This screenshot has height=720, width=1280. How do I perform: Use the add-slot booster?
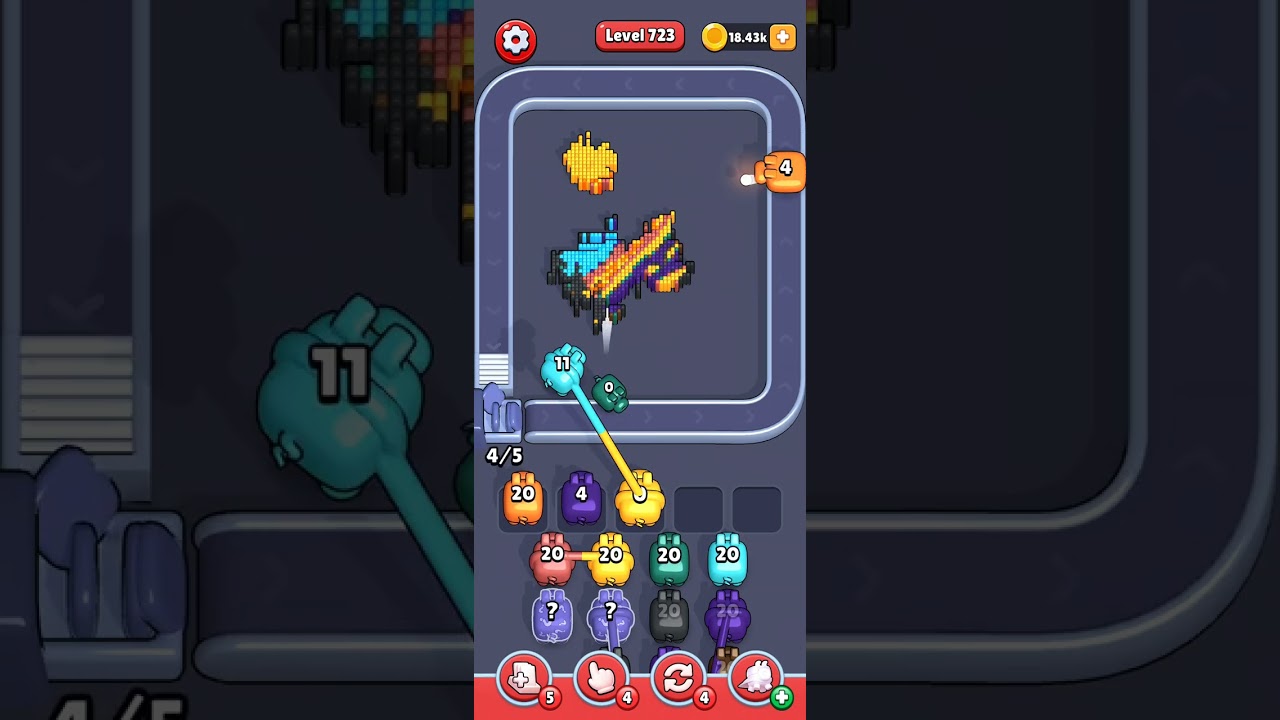tap(523, 679)
